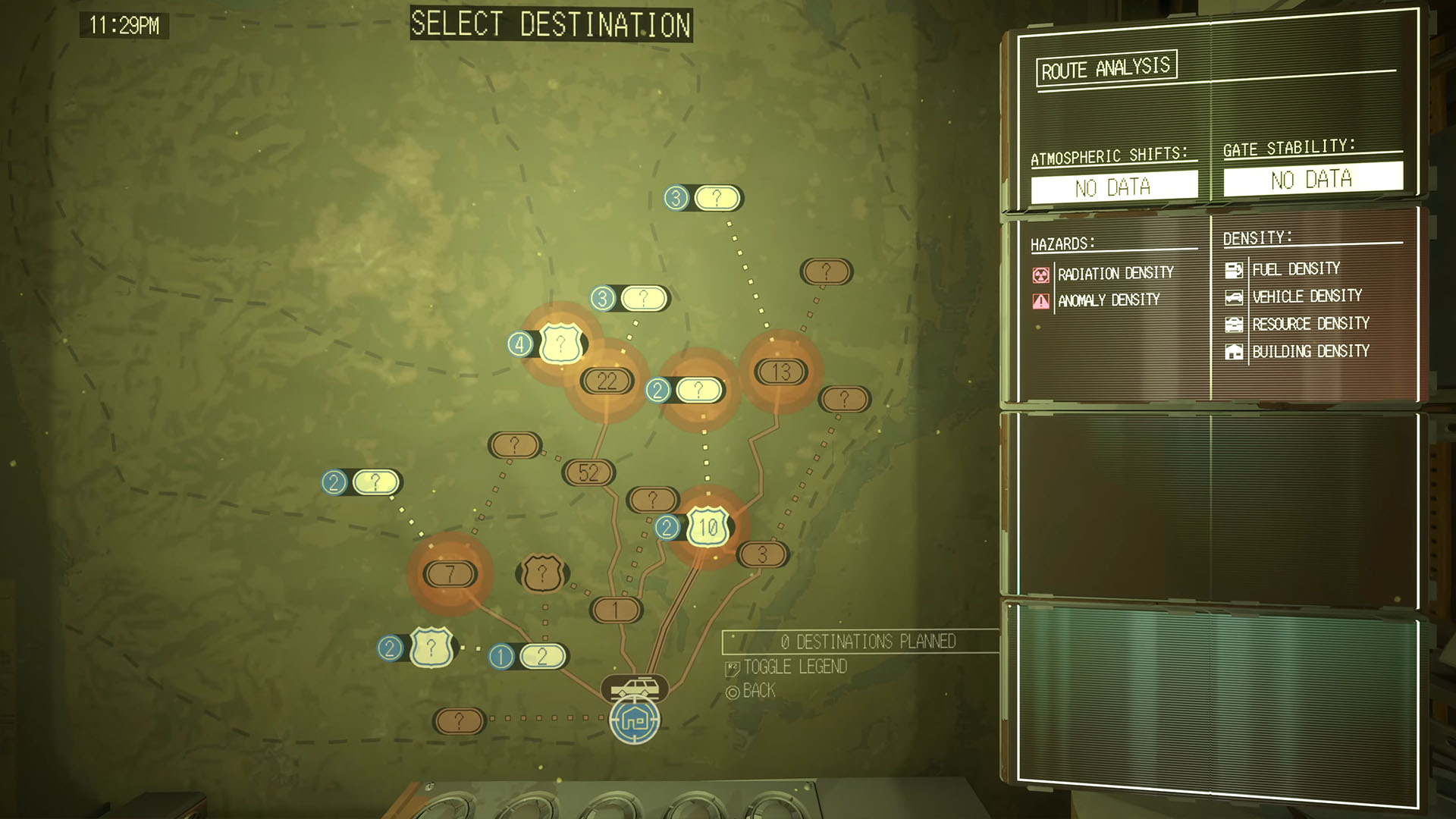The height and width of the screenshot is (819, 1456).
Task: Select junction 22 on the map
Action: 607,381
